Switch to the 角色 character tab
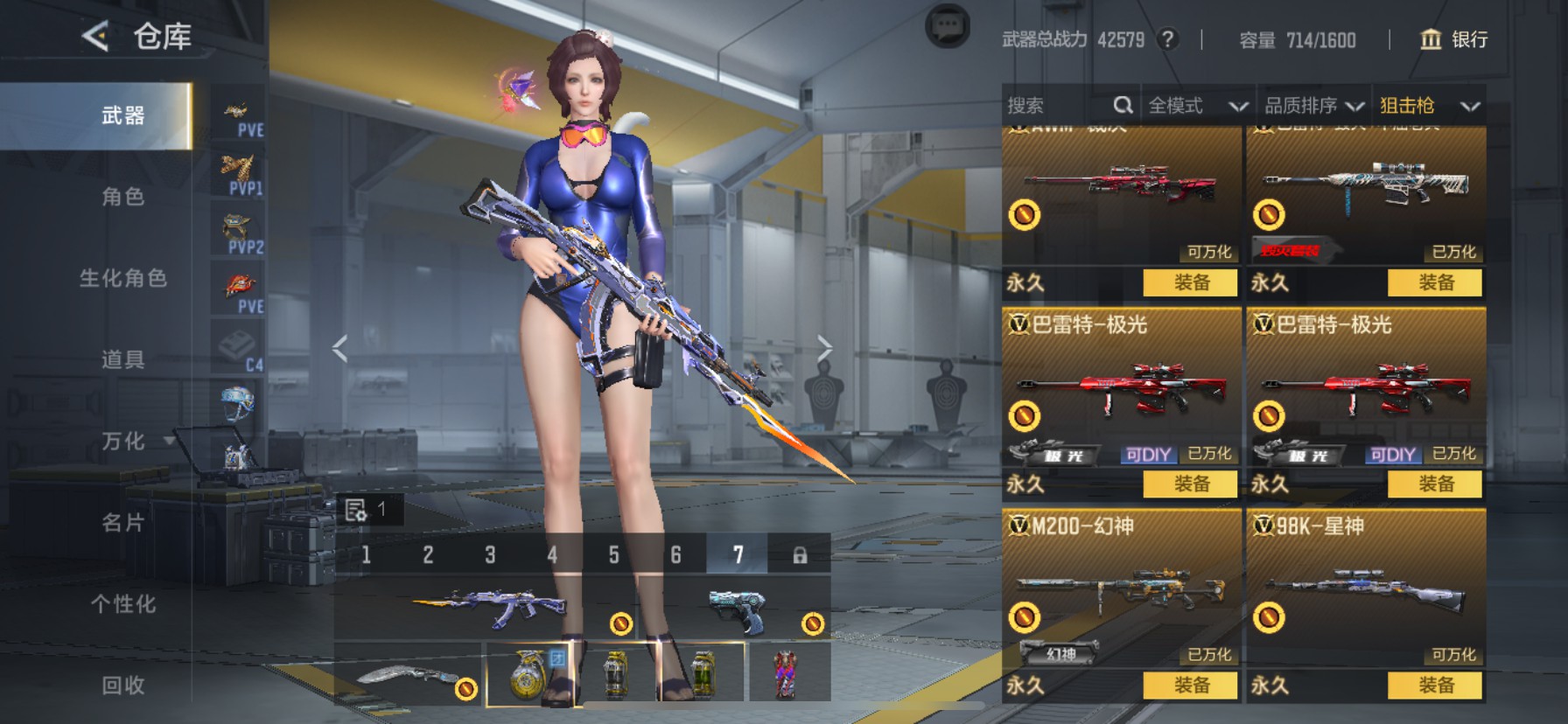1568x724 pixels. [122, 197]
